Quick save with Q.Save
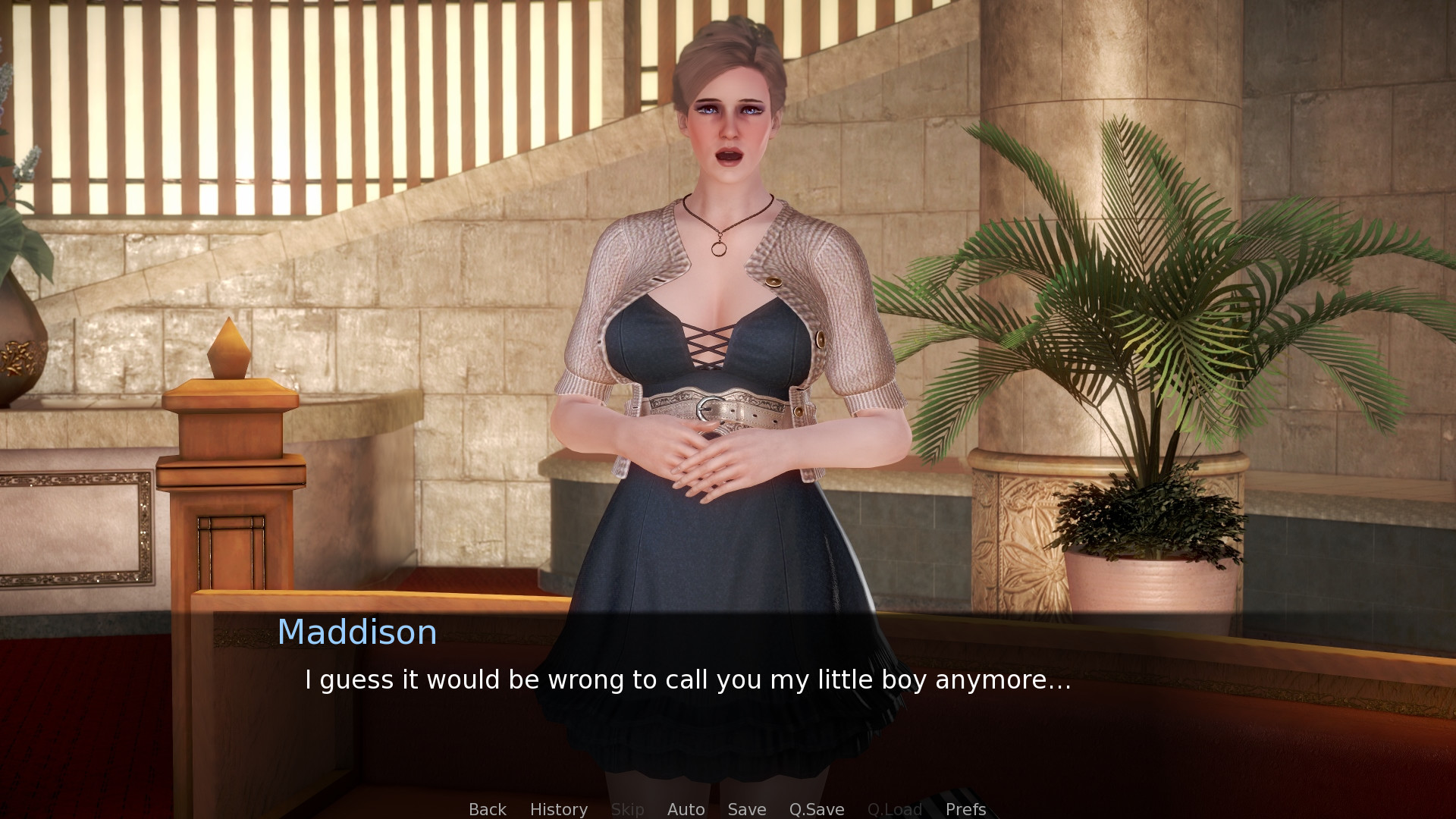The height and width of the screenshot is (819, 1456). coord(816,809)
